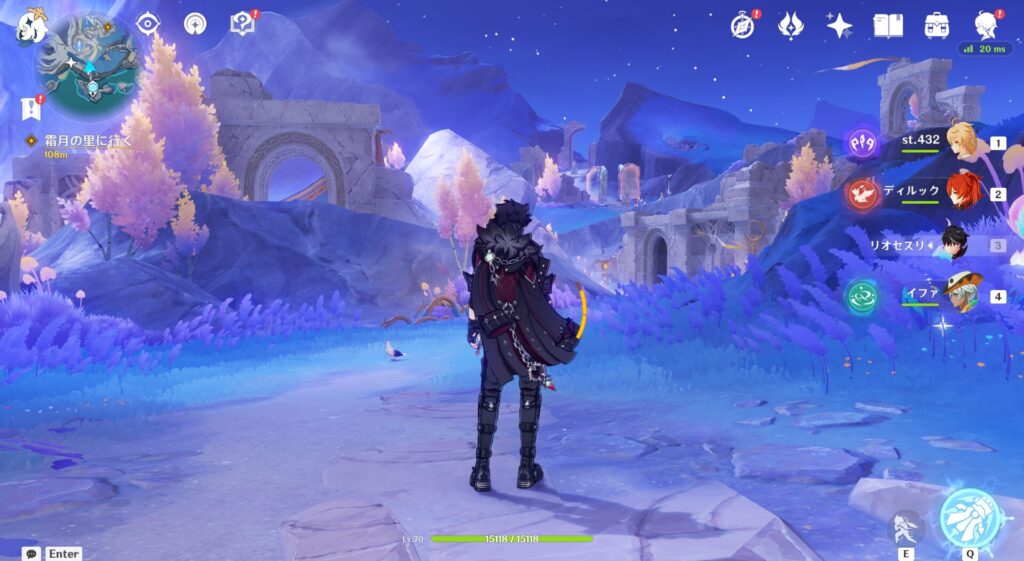Open the backpack inventory
The height and width of the screenshot is (561, 1024).
coord(937,25)
